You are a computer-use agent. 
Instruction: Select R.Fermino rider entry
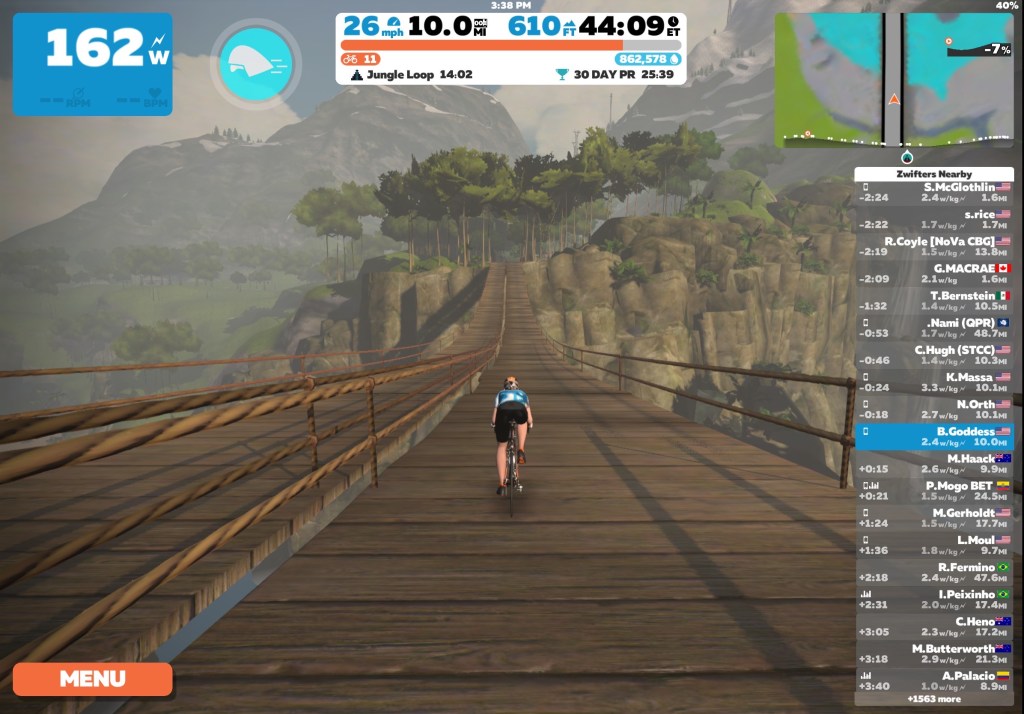point(934,572)
